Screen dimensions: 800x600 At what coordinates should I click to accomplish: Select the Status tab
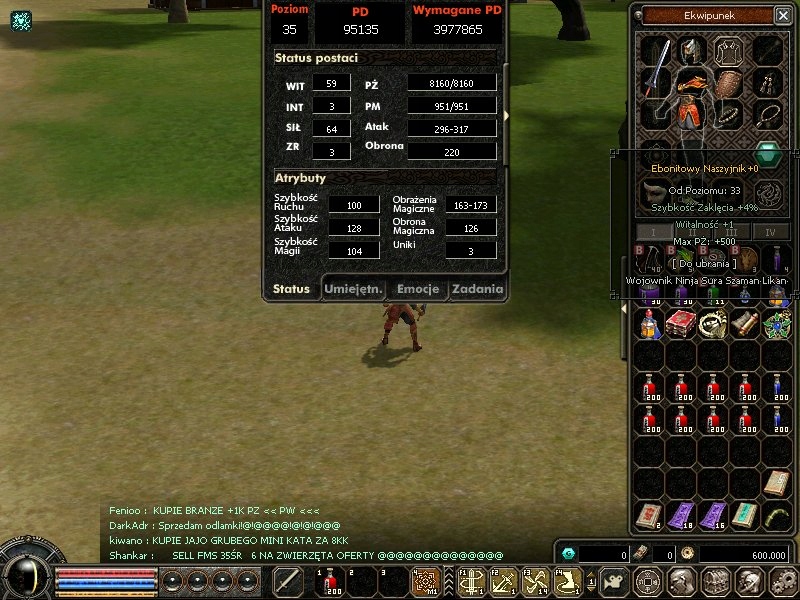point(291,289)
